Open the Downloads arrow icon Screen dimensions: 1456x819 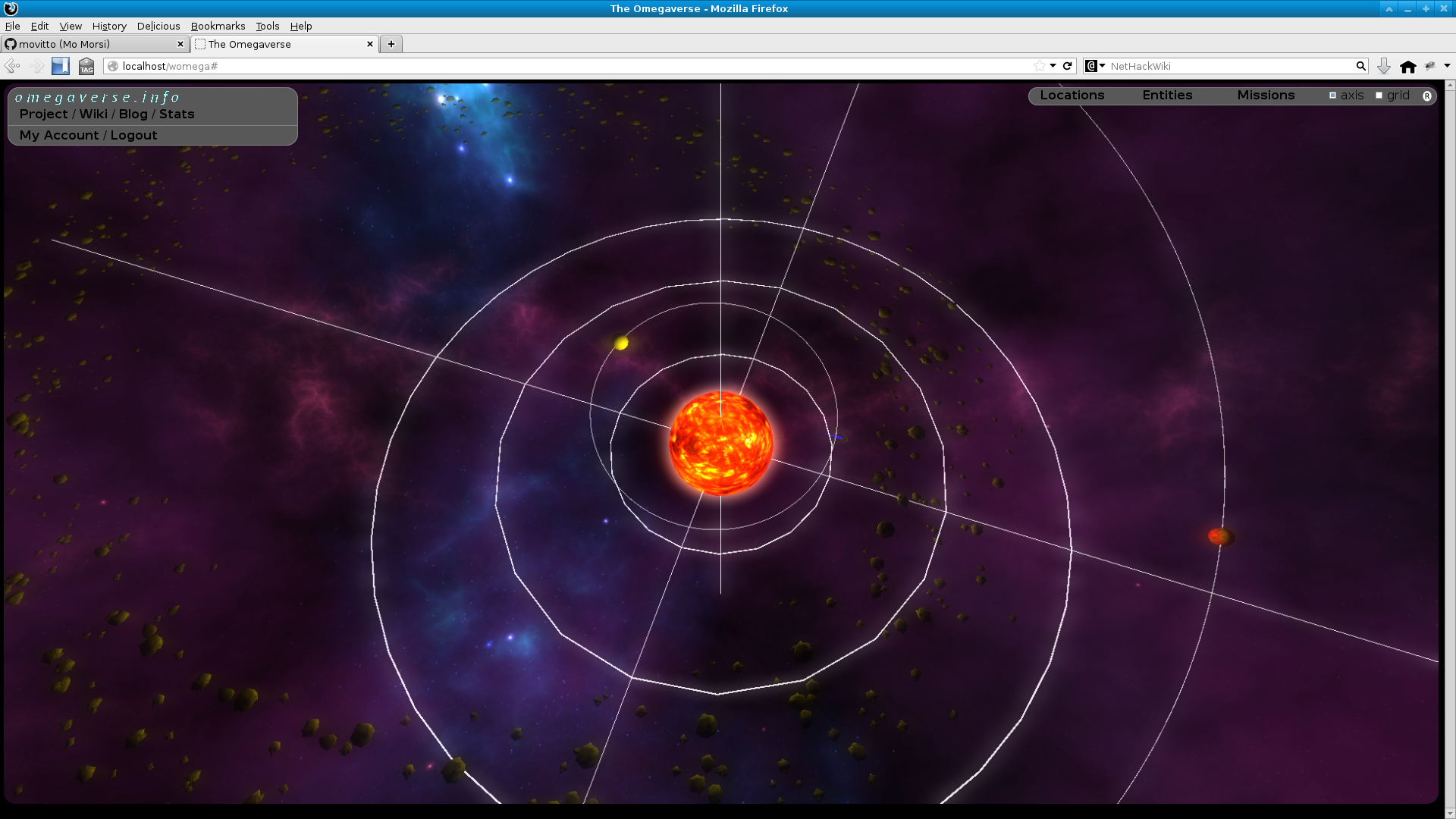(x=1383, y=66)
